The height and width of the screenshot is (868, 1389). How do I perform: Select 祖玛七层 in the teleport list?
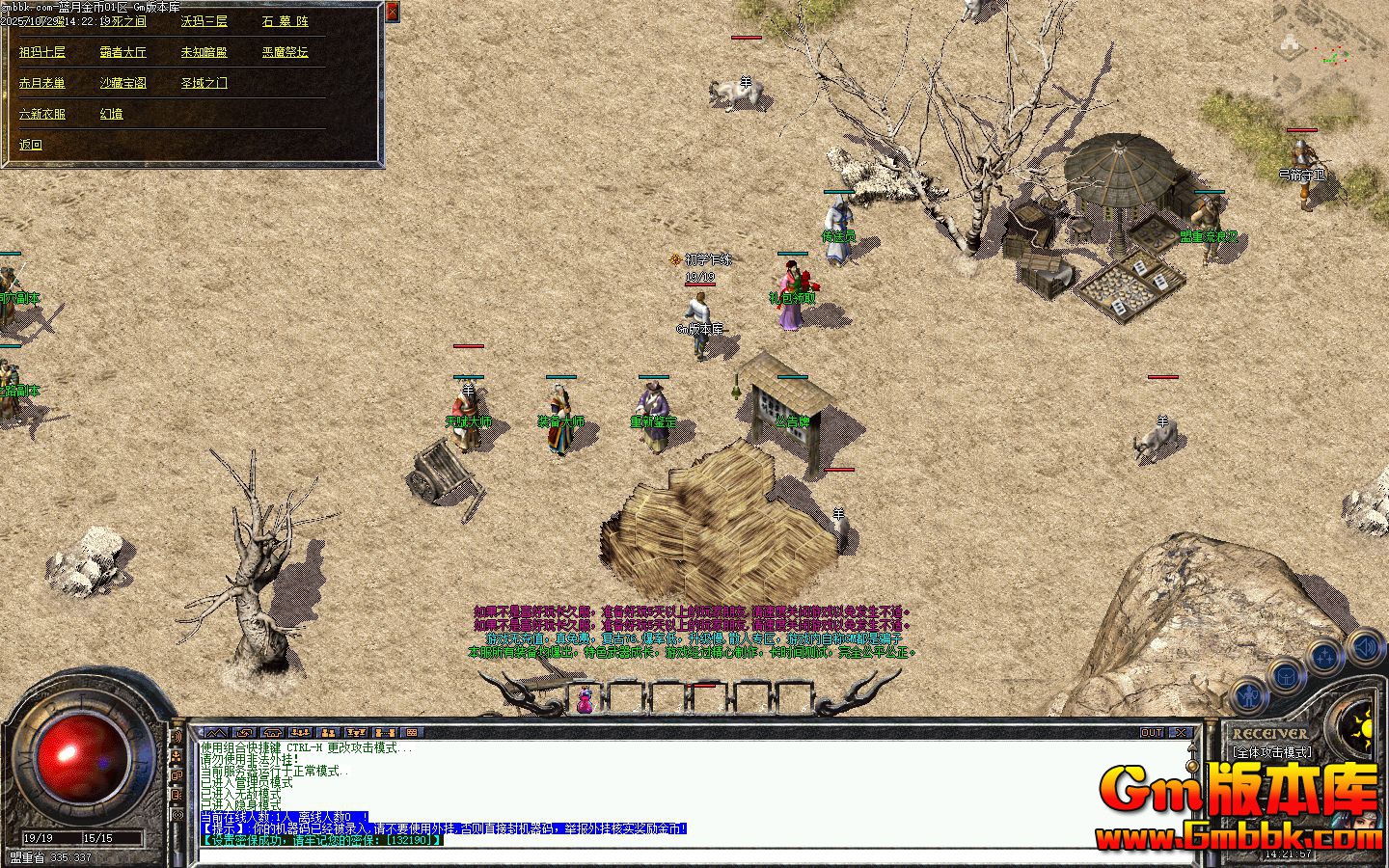42,52
